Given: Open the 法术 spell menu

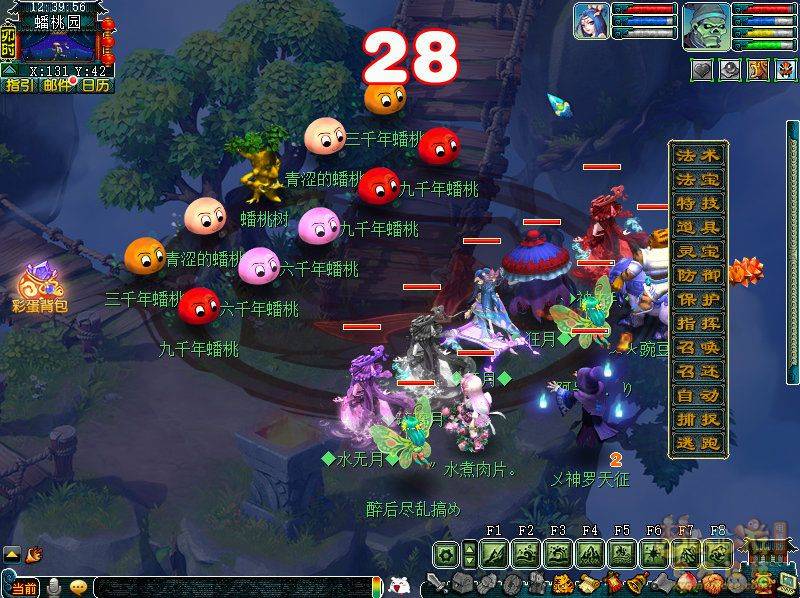Looking at the screenshot, I should tap(698, 156).
